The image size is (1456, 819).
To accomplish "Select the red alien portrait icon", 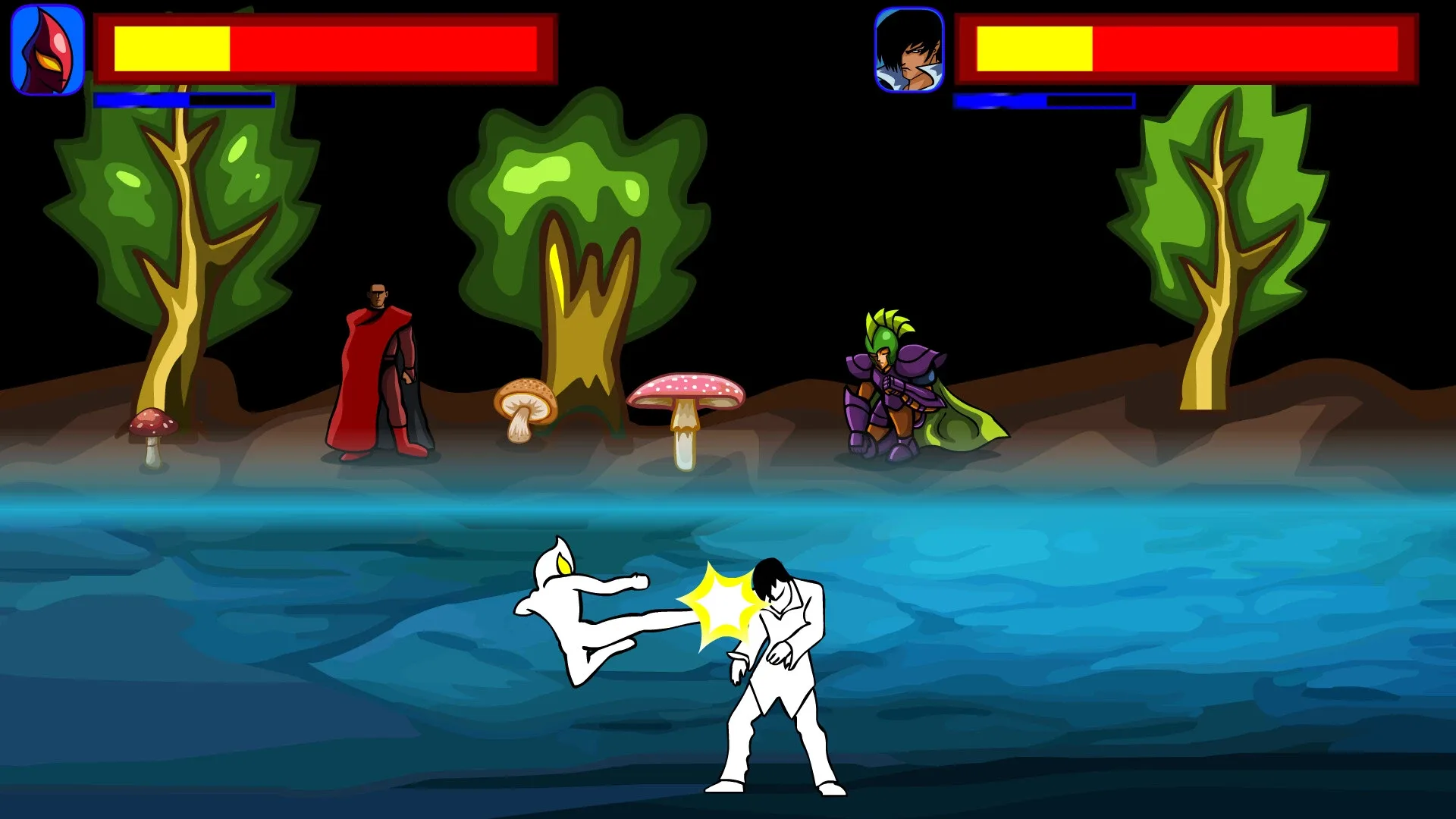I will 45,45.
